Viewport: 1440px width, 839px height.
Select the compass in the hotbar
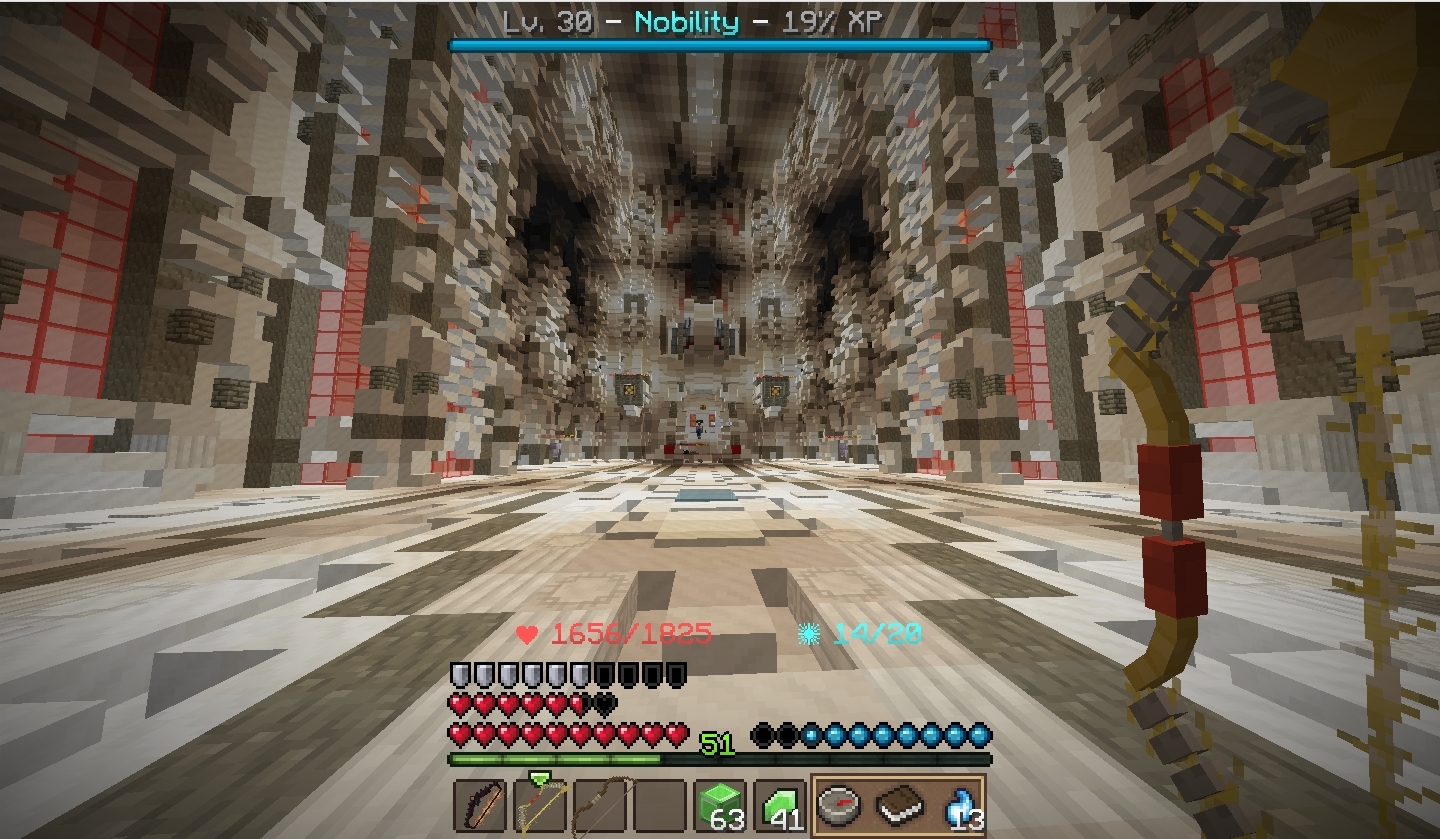click(839, 805)
